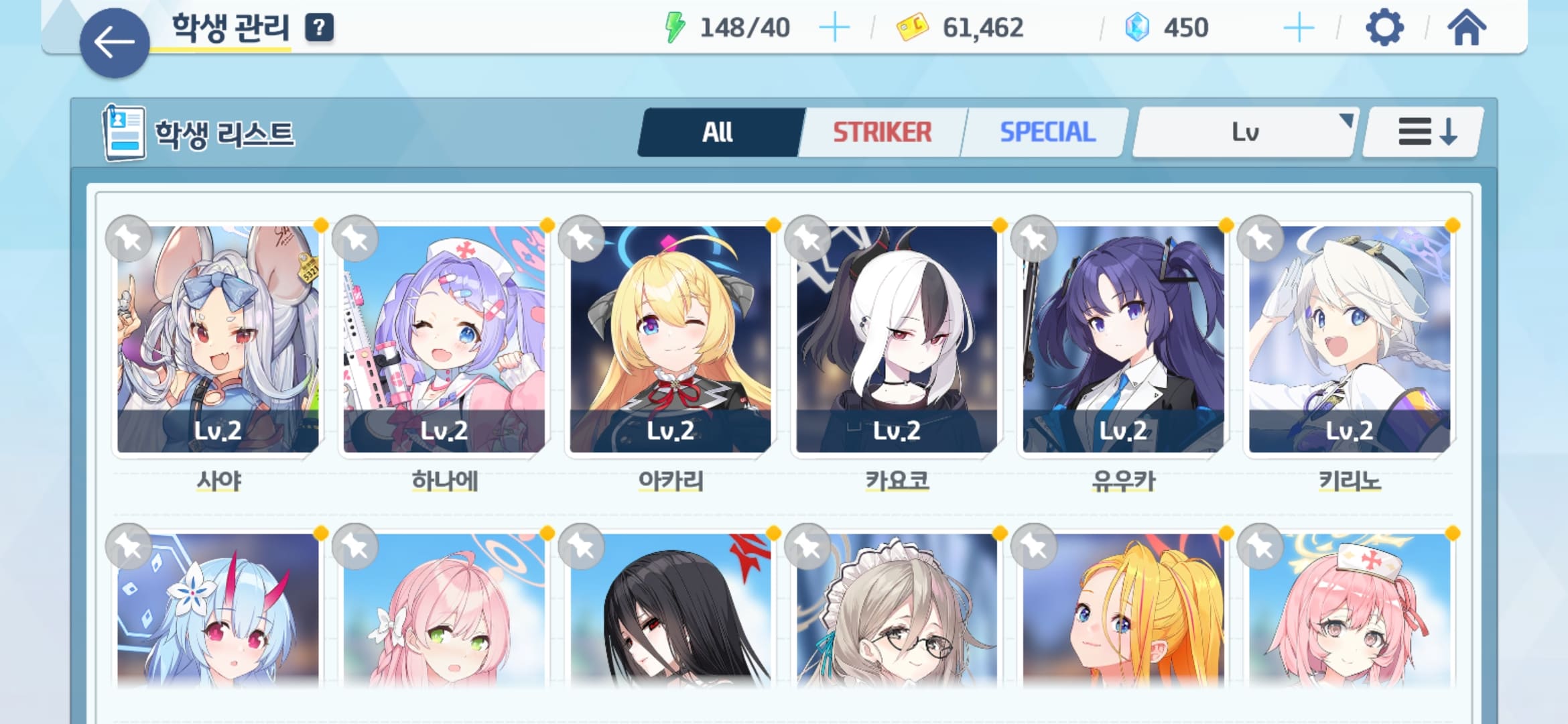Toggle the pin on 사야's card
1568x724 pixels.
point(129,239)
